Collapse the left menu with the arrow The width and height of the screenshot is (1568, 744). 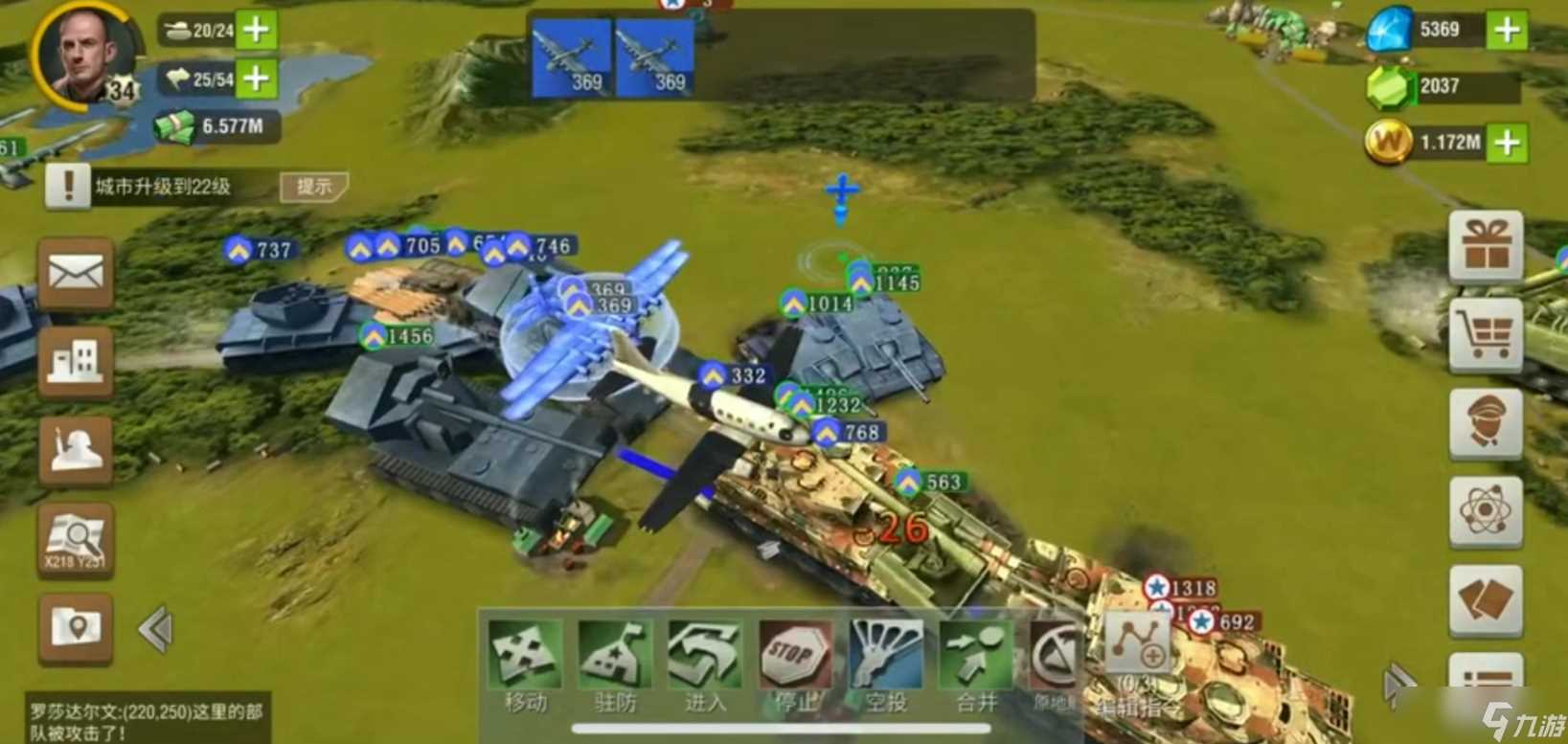tap(155, 629)
